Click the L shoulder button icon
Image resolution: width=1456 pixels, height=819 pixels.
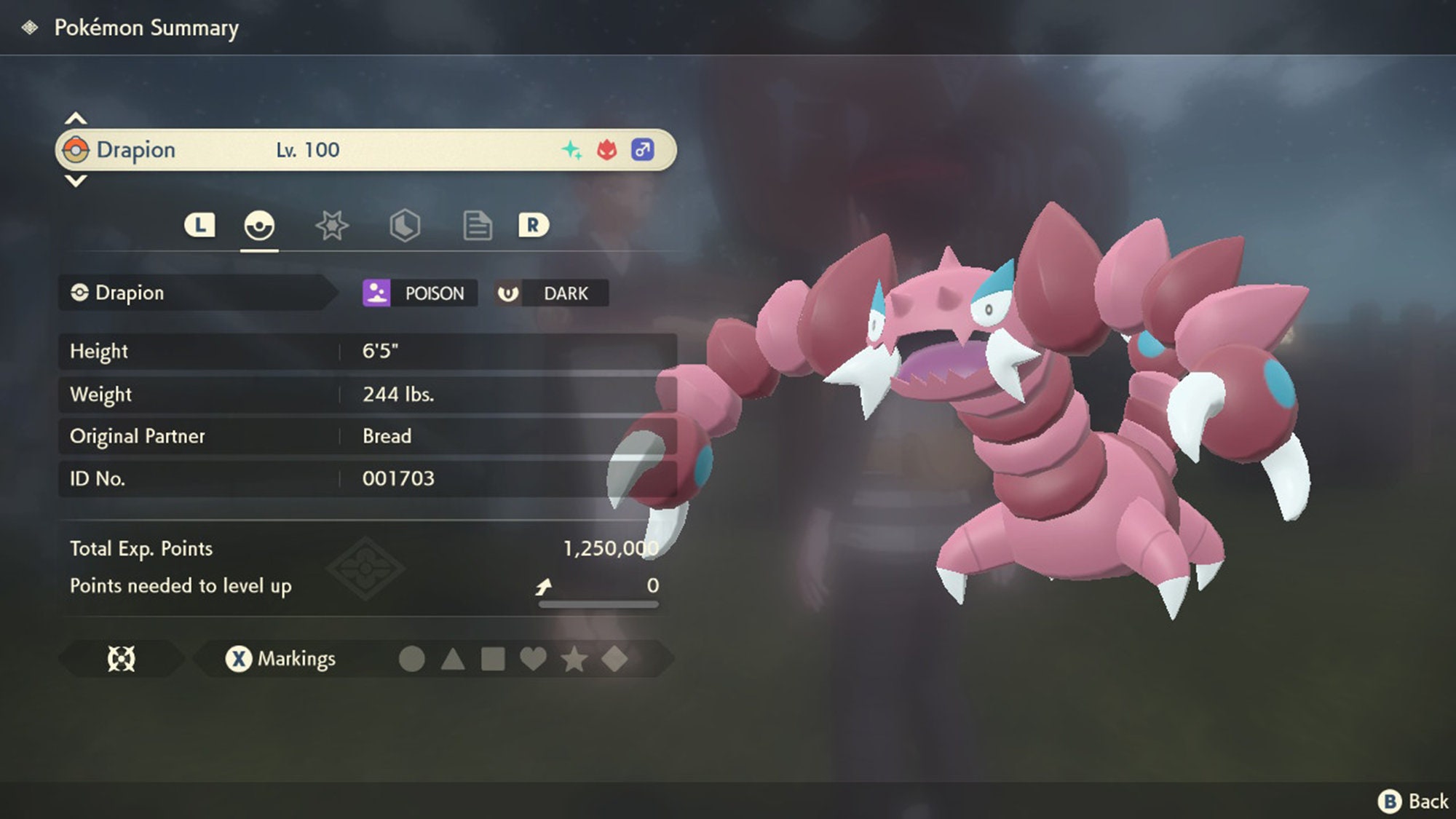(x=200, y=226)
